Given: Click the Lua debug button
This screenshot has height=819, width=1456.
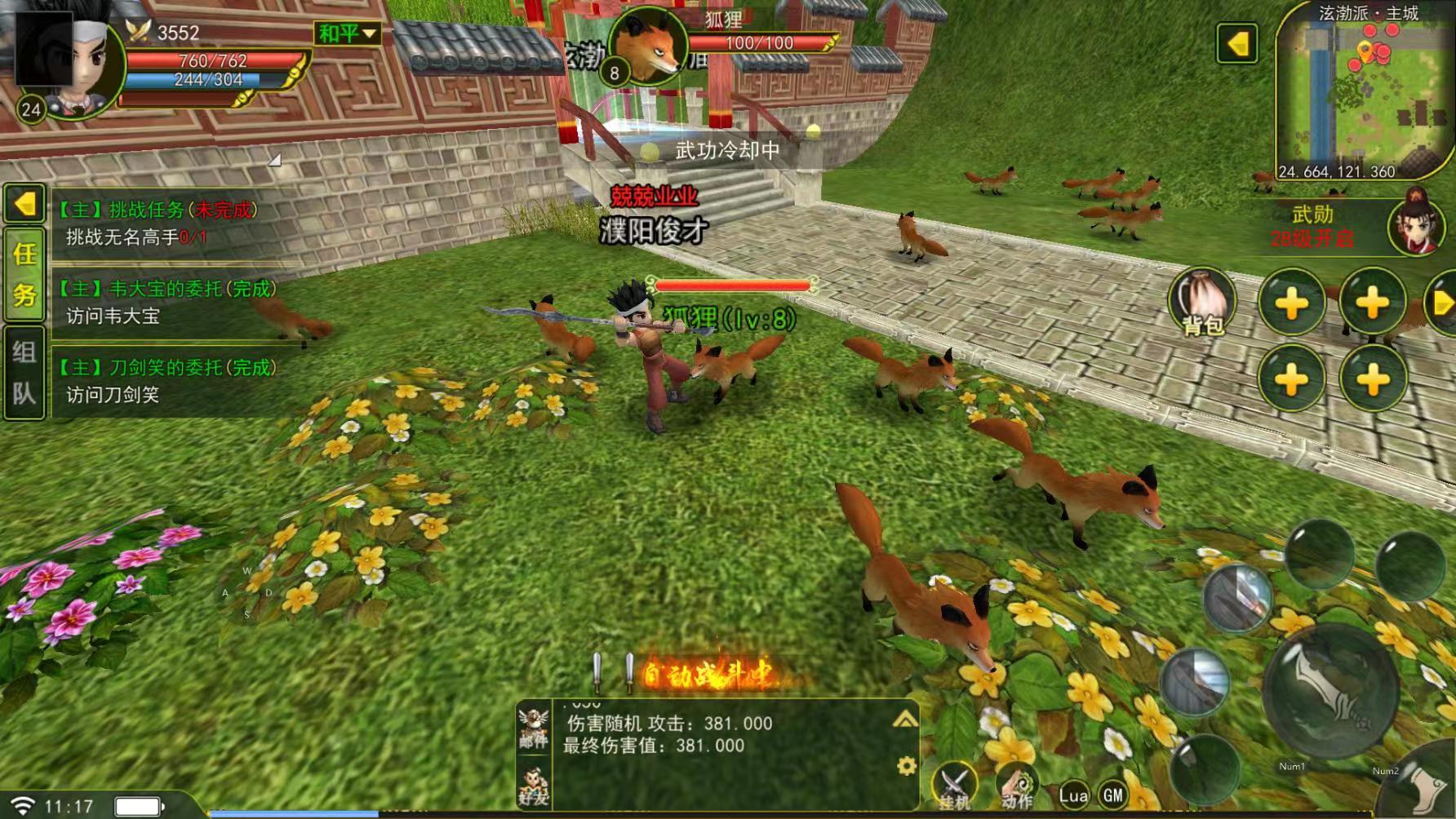Looking at the screenshot, I should point(1073,795).
